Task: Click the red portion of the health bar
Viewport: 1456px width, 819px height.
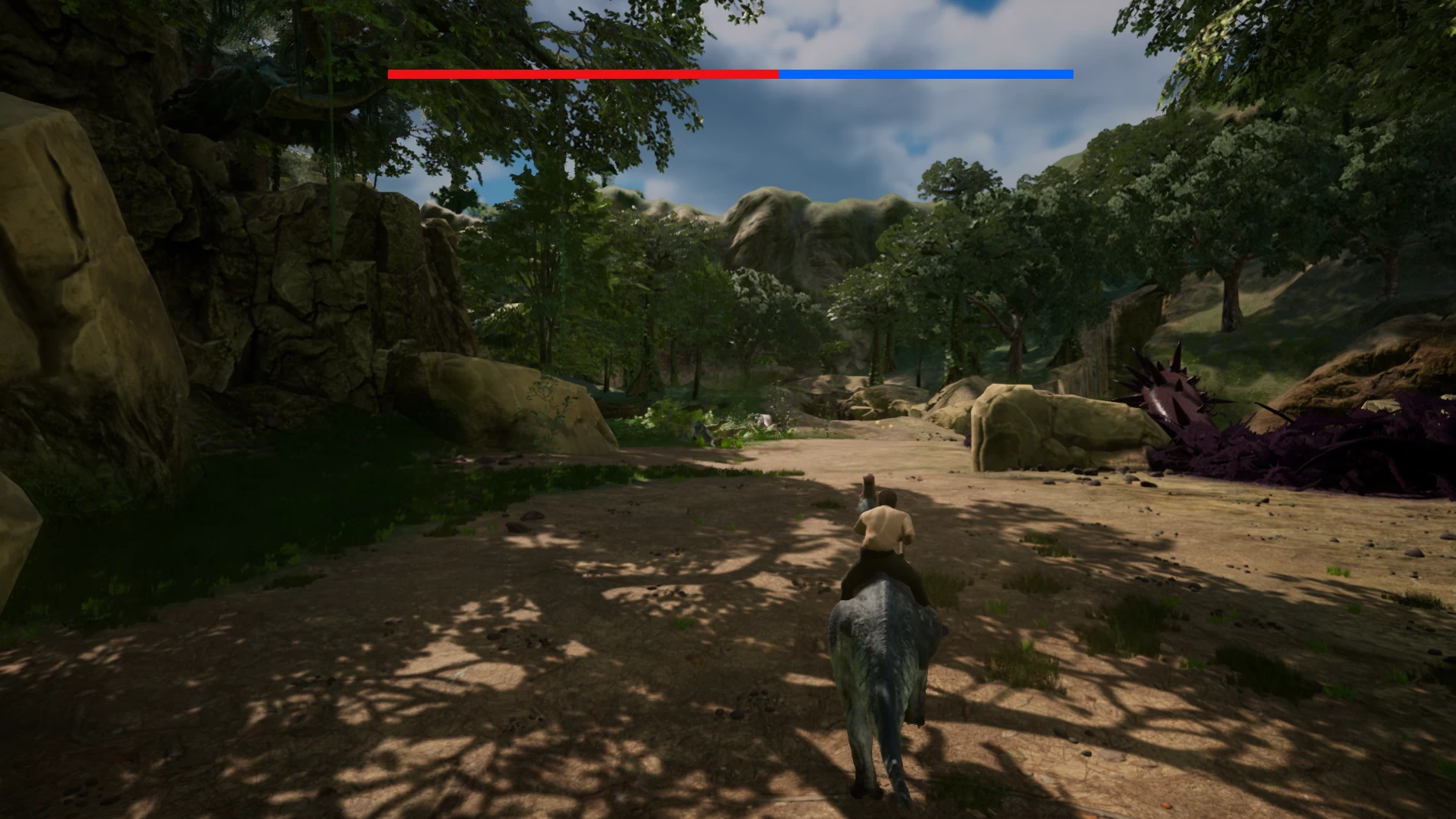Action: point(581,74)
